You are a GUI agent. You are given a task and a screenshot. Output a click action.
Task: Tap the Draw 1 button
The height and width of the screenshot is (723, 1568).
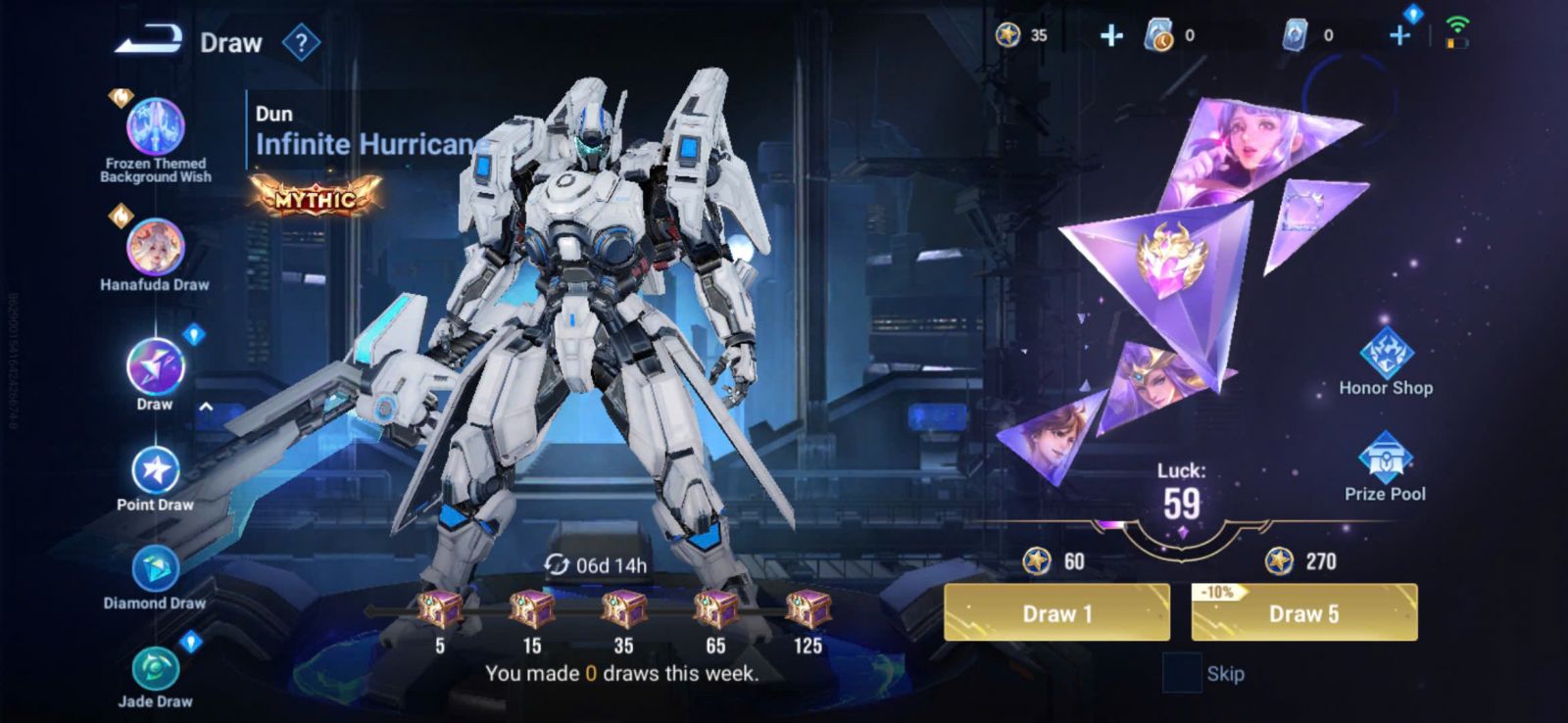coord(1056,613)
